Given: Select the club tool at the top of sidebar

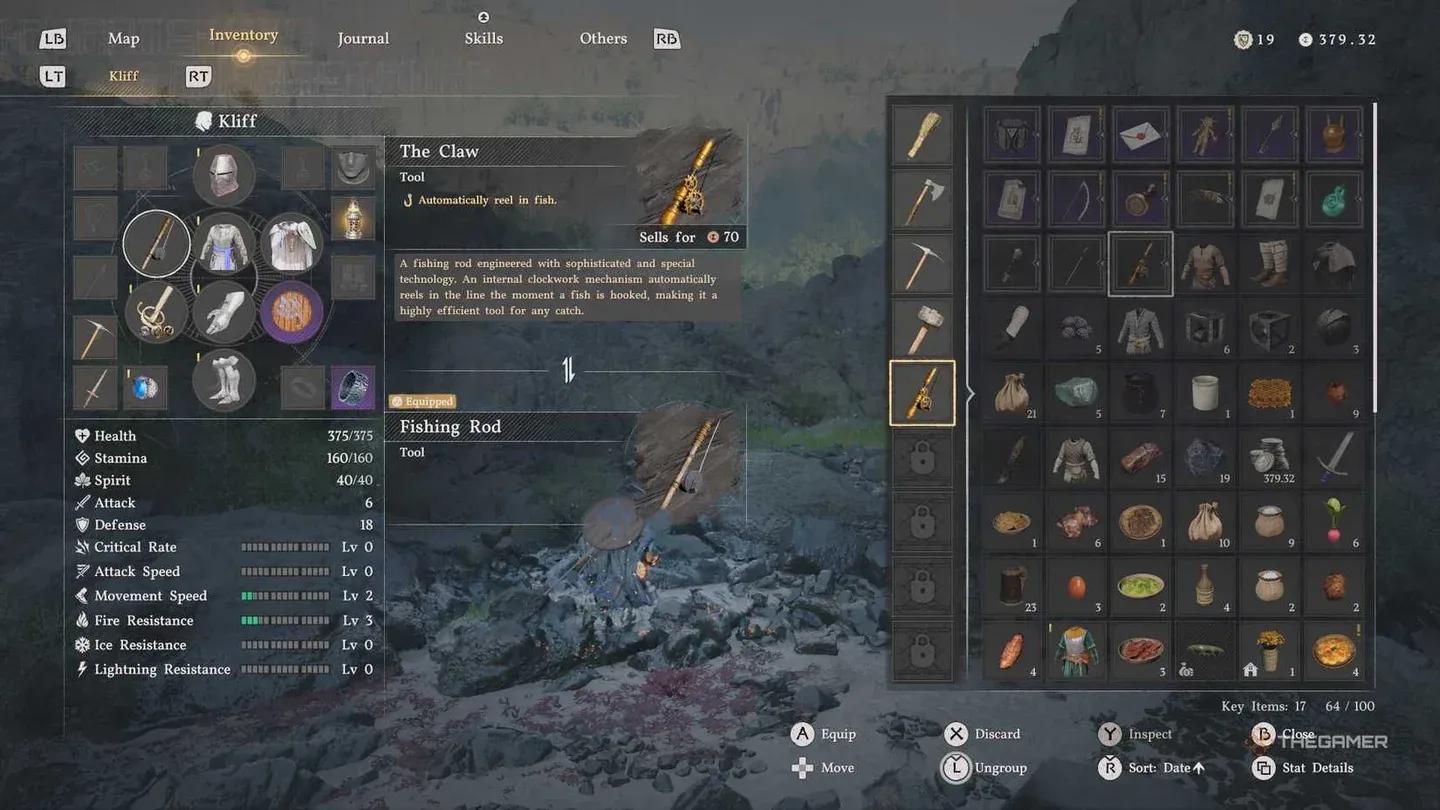Looking at the screenshot, I should (x=922, y=135).
